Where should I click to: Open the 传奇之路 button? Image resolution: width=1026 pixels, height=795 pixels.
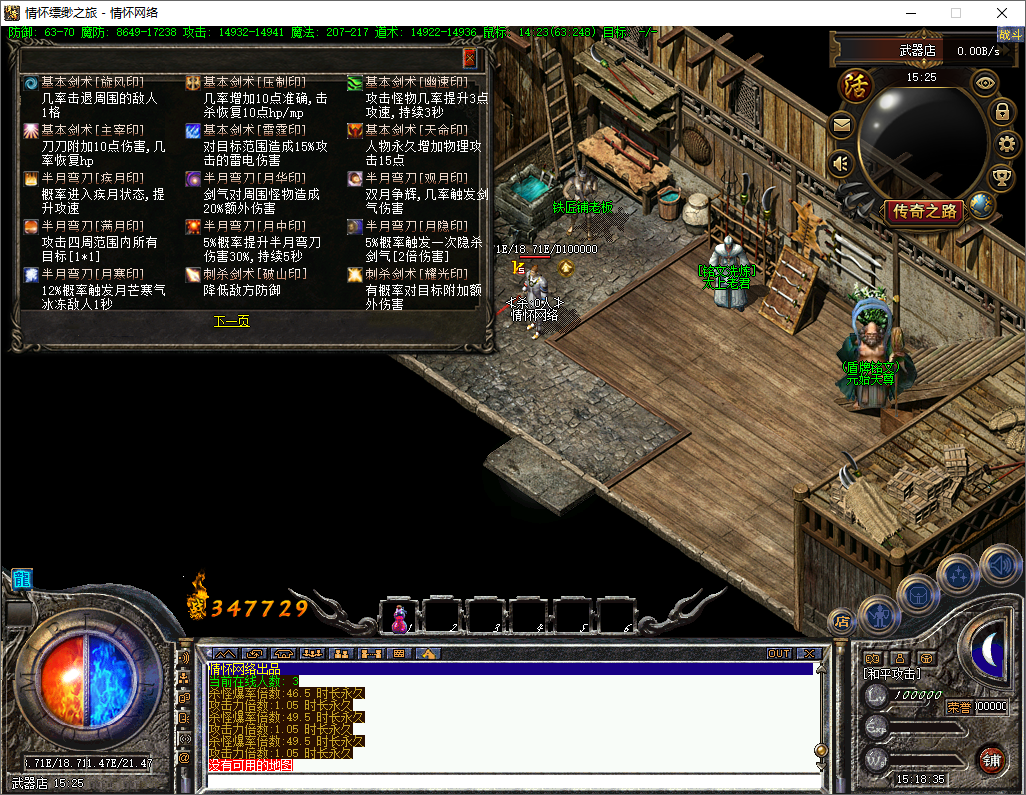[x=925, y=211]
